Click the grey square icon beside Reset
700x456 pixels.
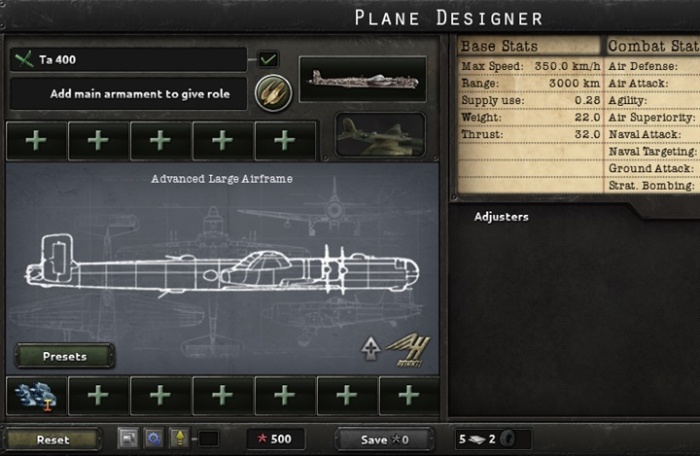point(128,438)
